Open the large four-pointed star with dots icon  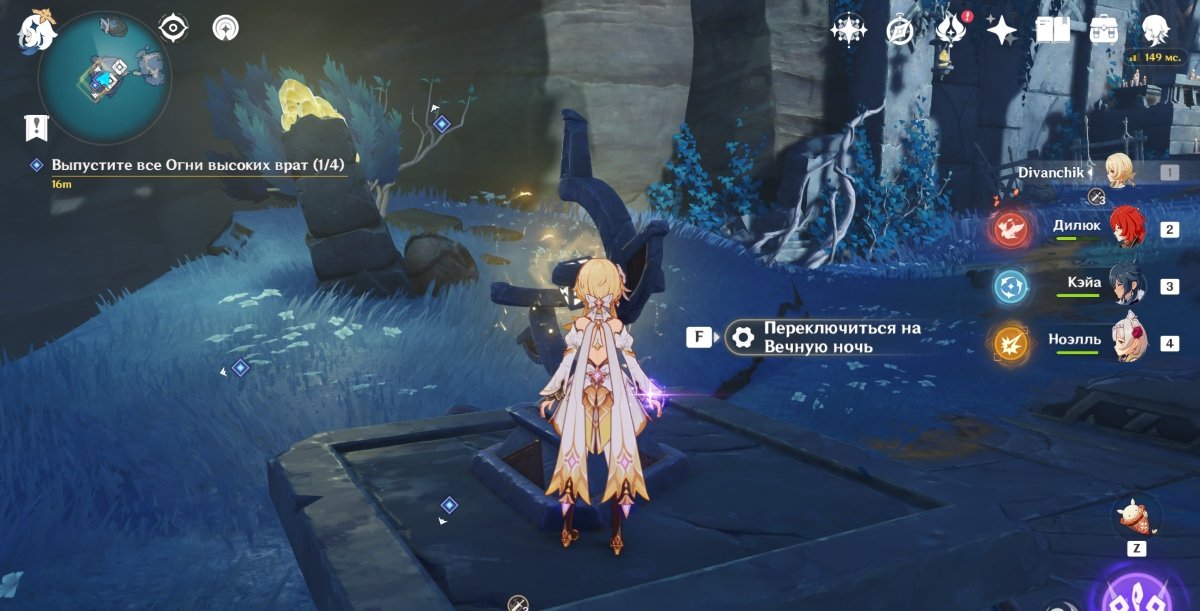(x=849, y=30)
